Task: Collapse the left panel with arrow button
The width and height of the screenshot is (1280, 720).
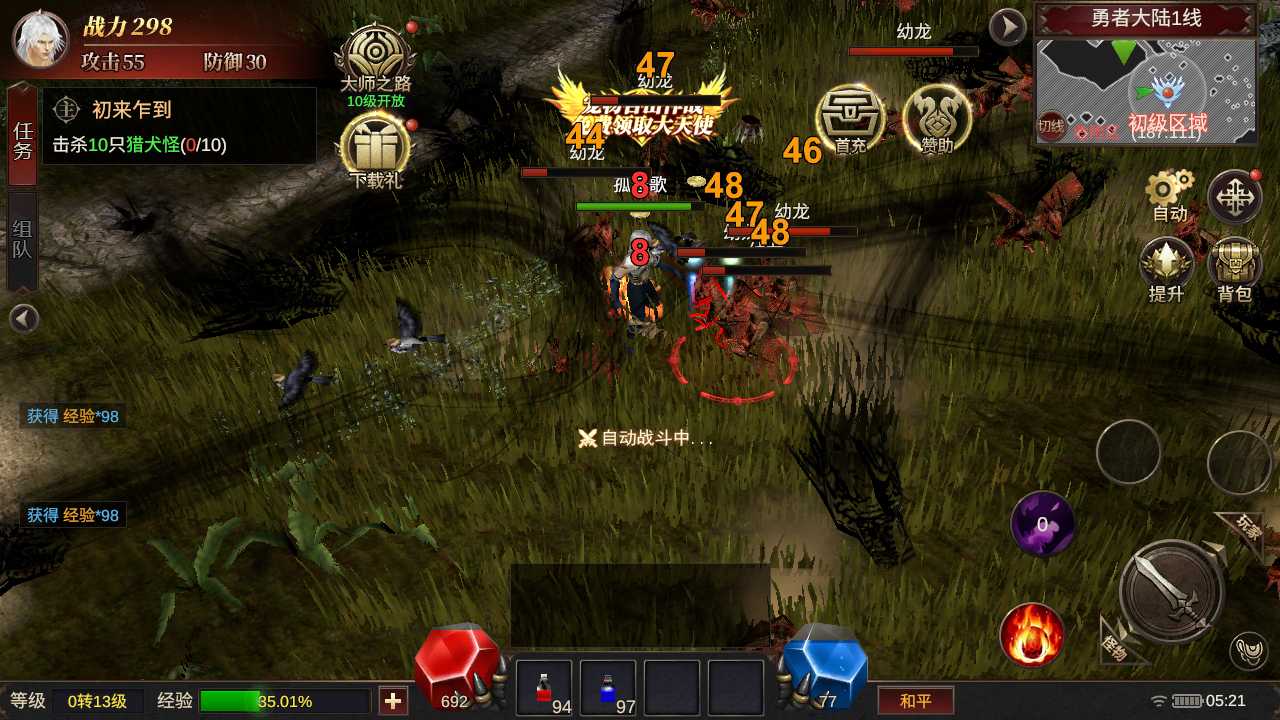Action: point(24,319)
